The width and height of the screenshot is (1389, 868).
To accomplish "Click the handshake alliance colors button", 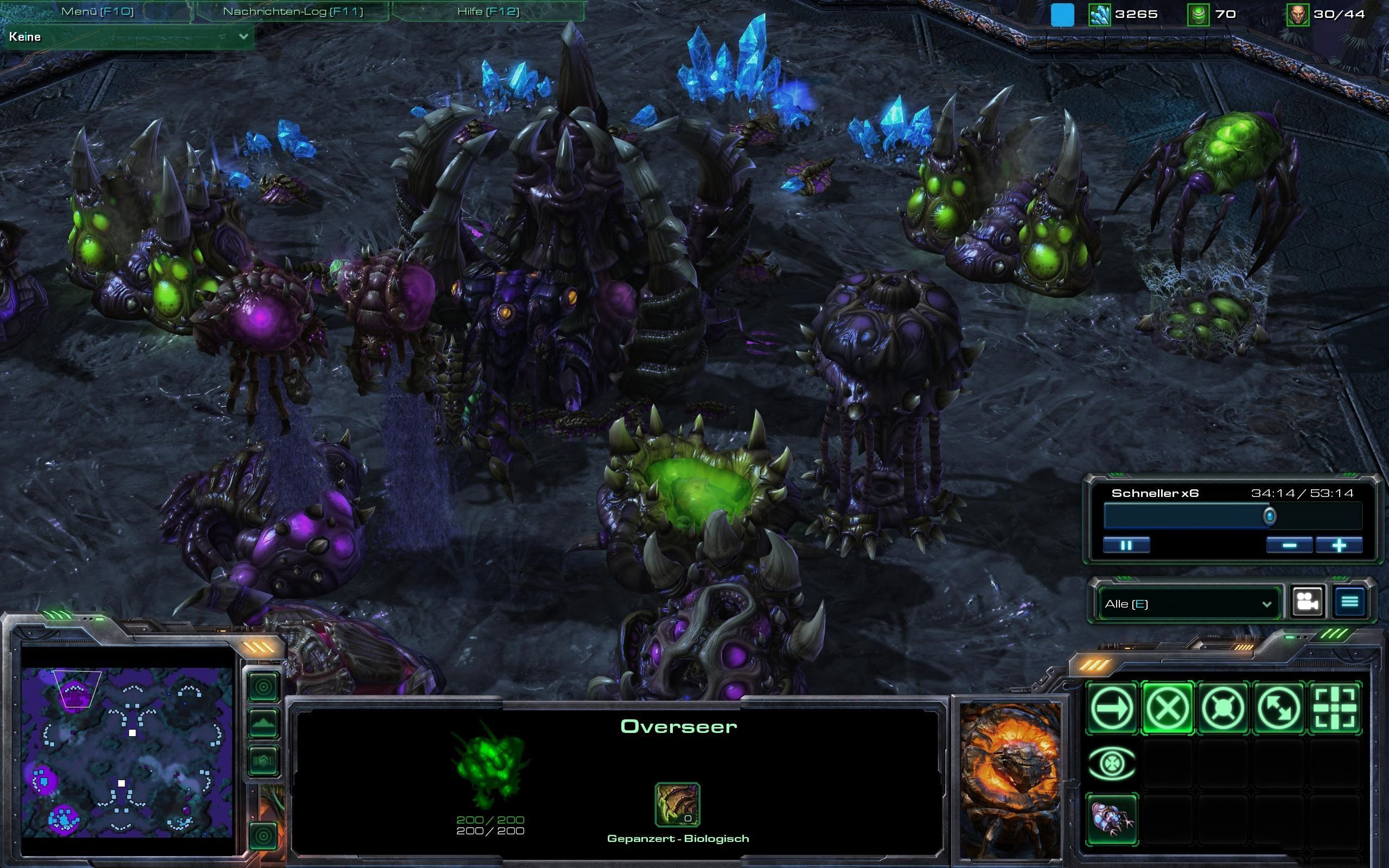I will tap(264, 761).
